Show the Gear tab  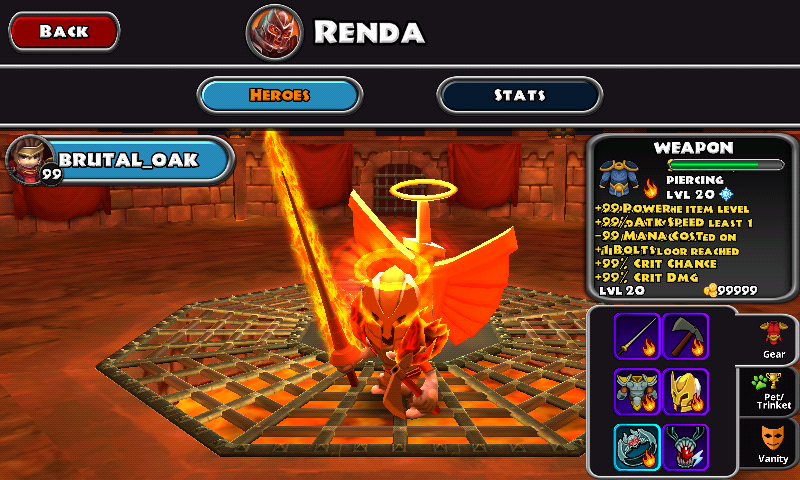772,340
